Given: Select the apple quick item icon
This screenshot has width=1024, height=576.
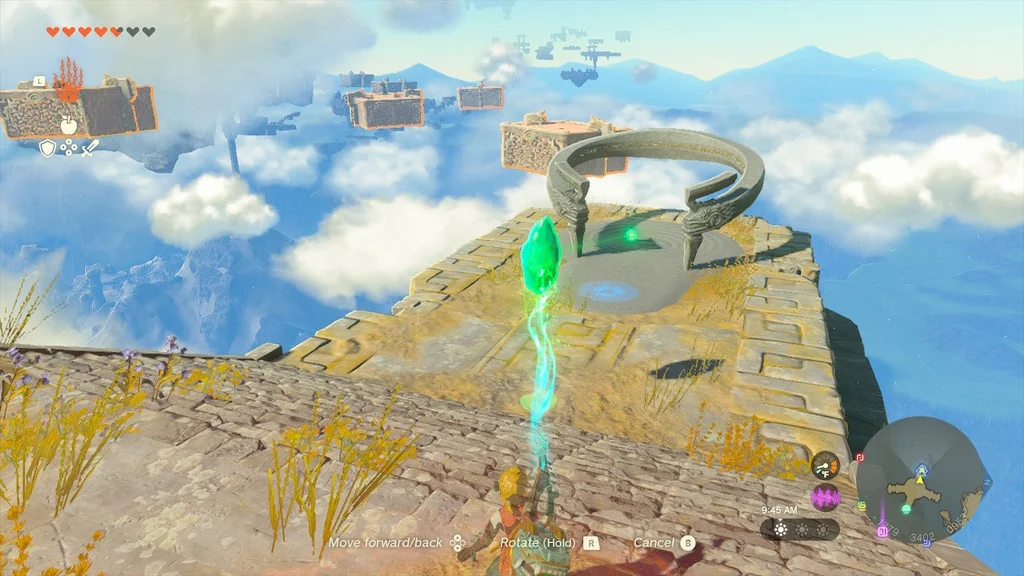Looking at the screenshot, I should 69,125.
